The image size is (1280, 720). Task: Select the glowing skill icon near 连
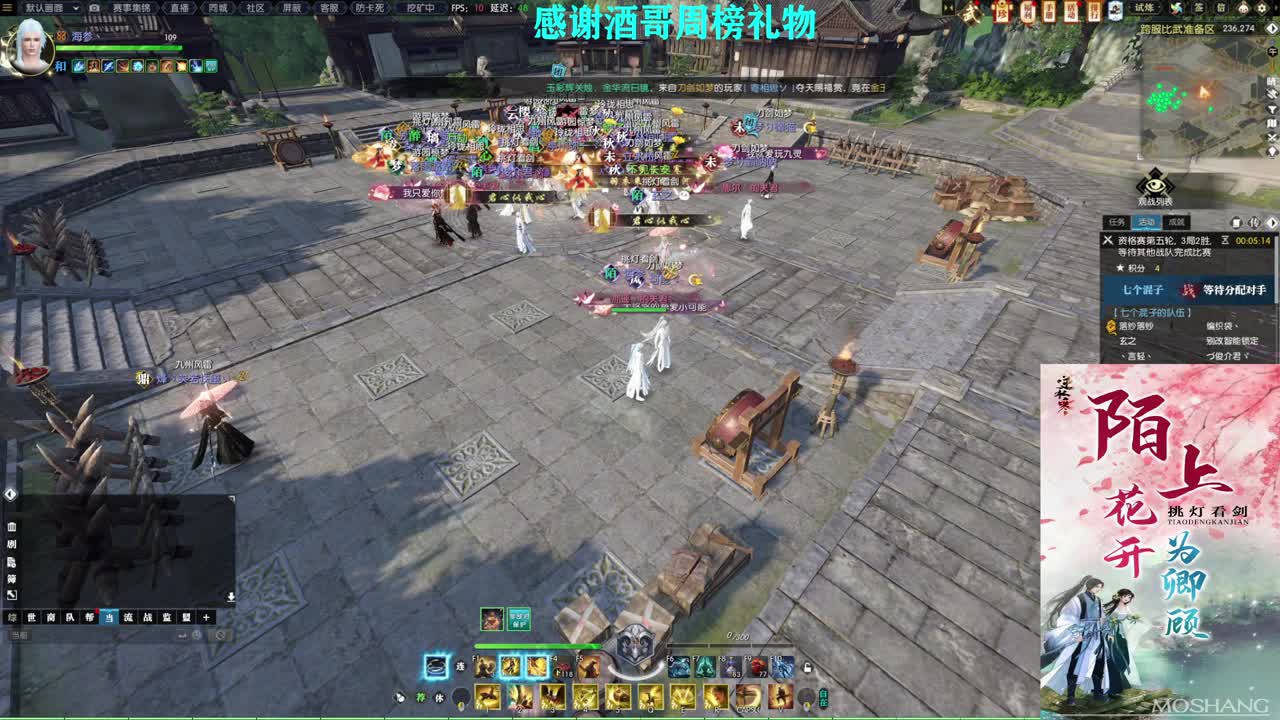pos(435,665)
